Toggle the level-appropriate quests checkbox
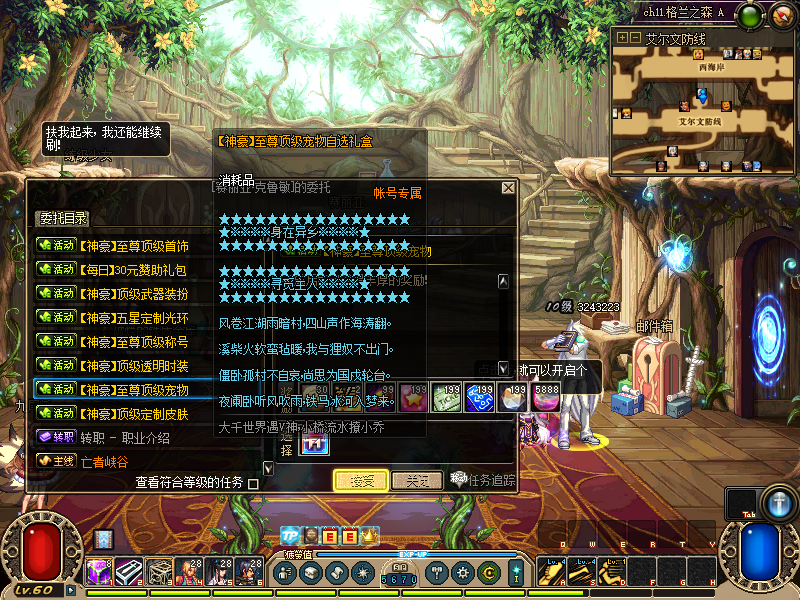 253,484
